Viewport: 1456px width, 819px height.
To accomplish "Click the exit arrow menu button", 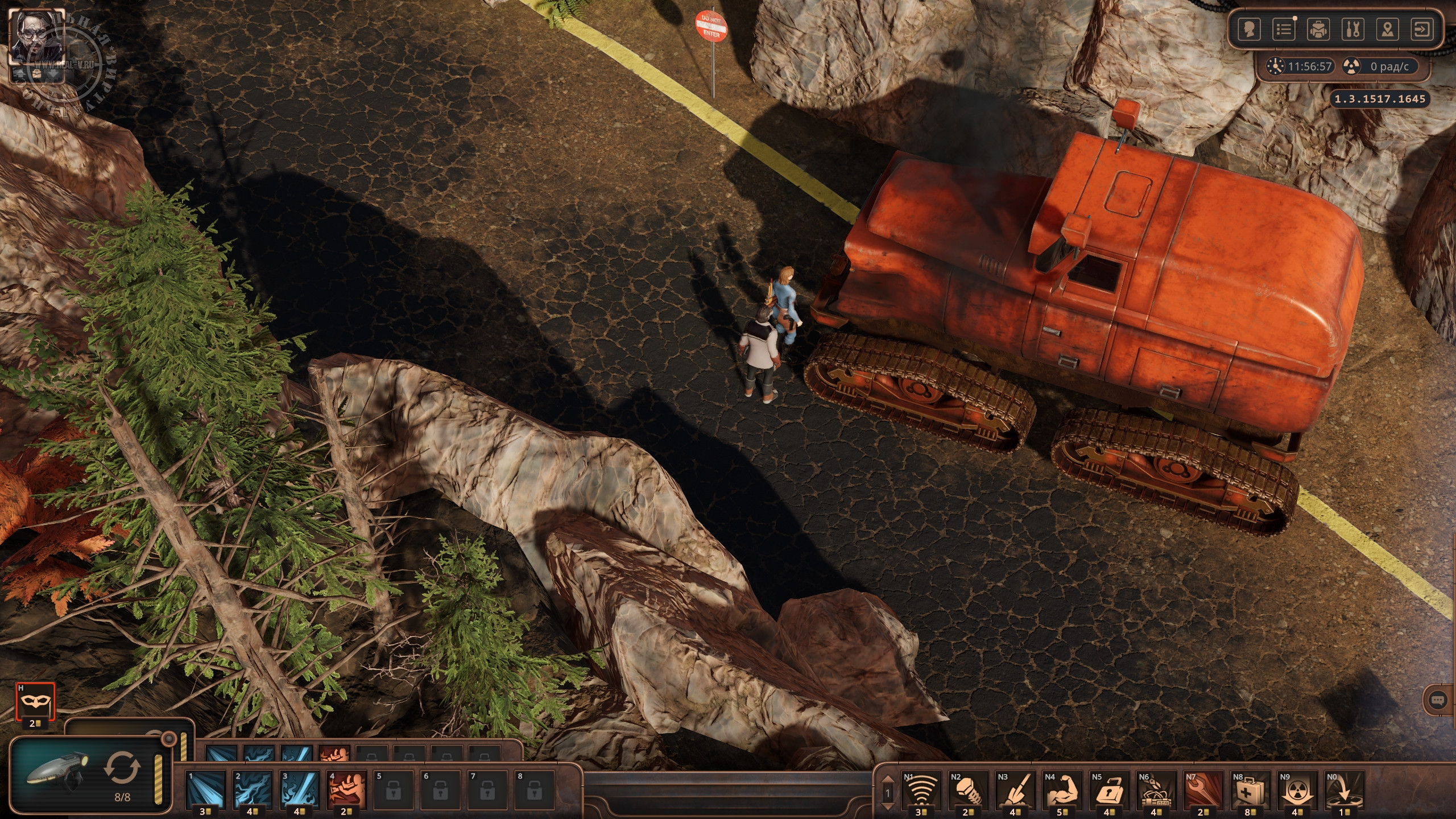I will (x=1422, y=30).
